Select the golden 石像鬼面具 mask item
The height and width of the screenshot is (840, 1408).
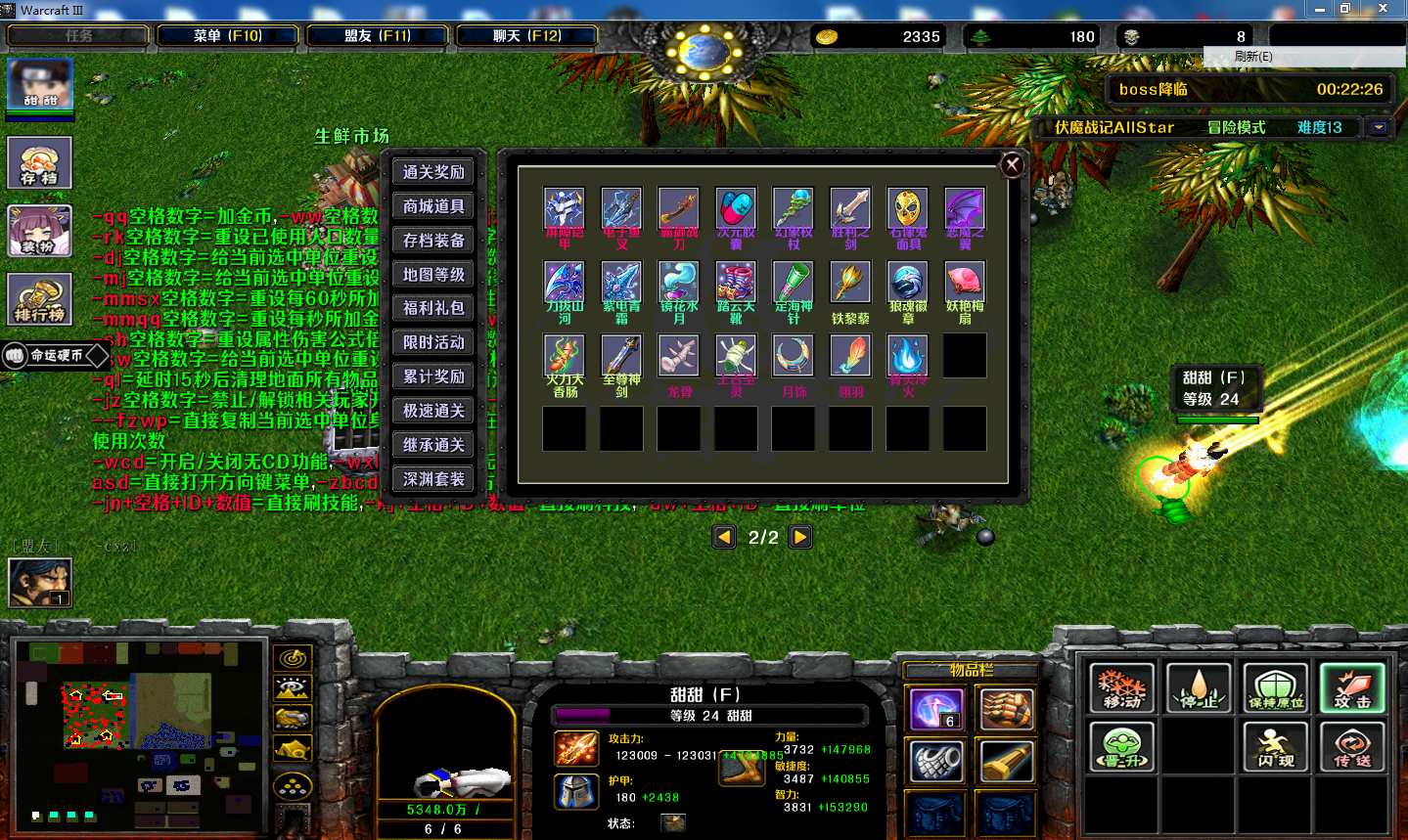coord(907,209)
